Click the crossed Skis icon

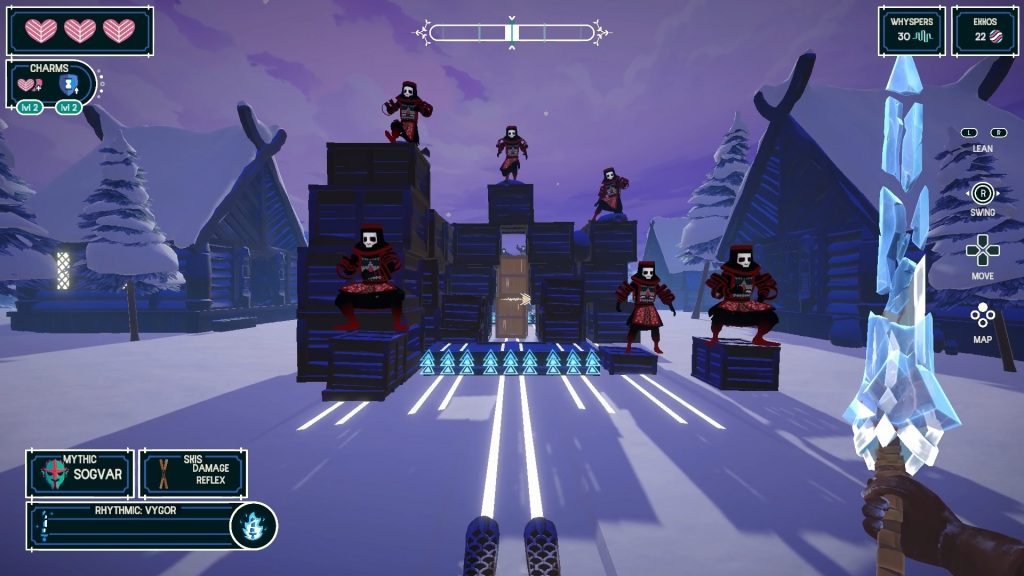tap(161, 473)
